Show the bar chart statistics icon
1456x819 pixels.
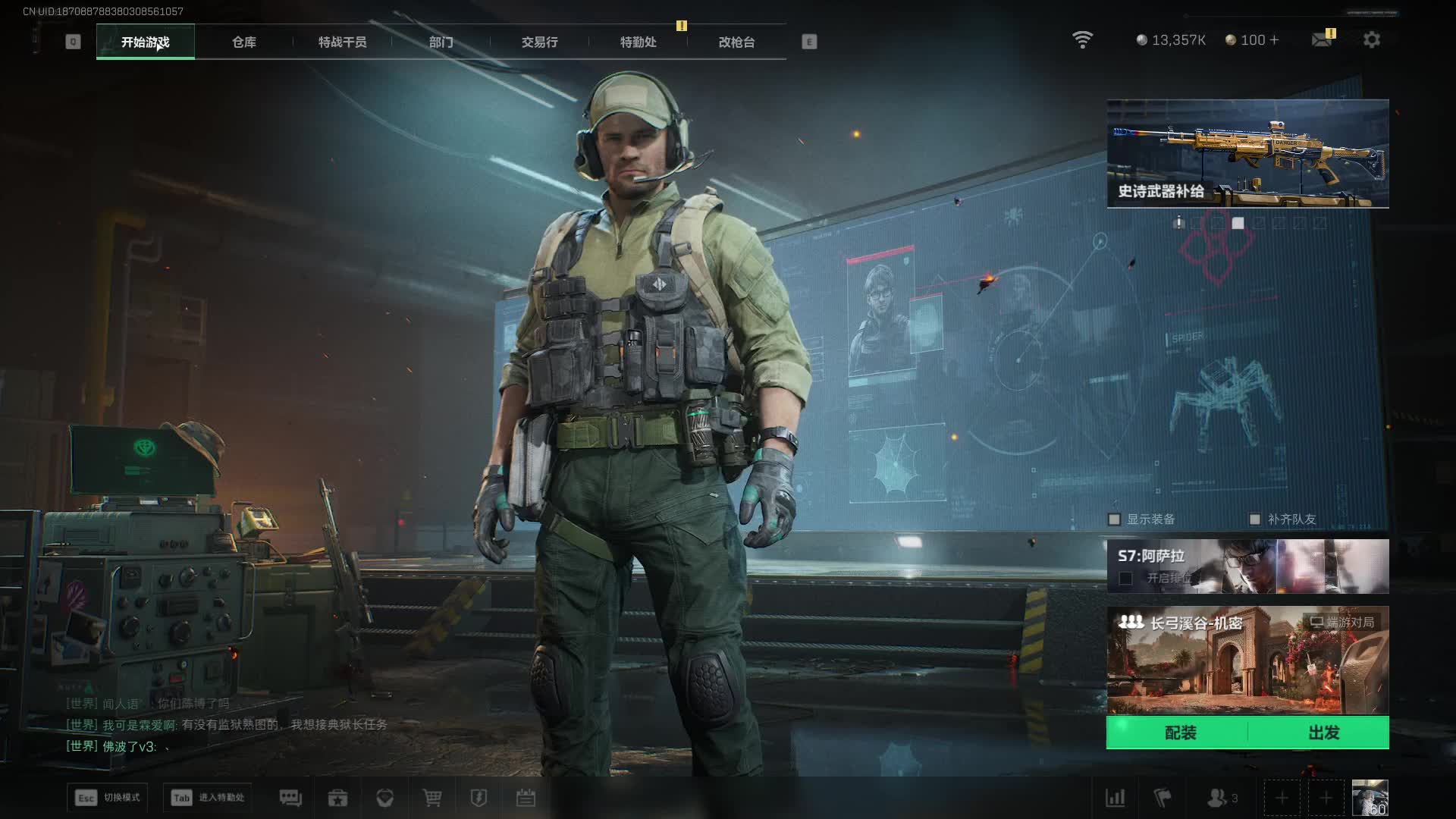tap(1115, 798)
